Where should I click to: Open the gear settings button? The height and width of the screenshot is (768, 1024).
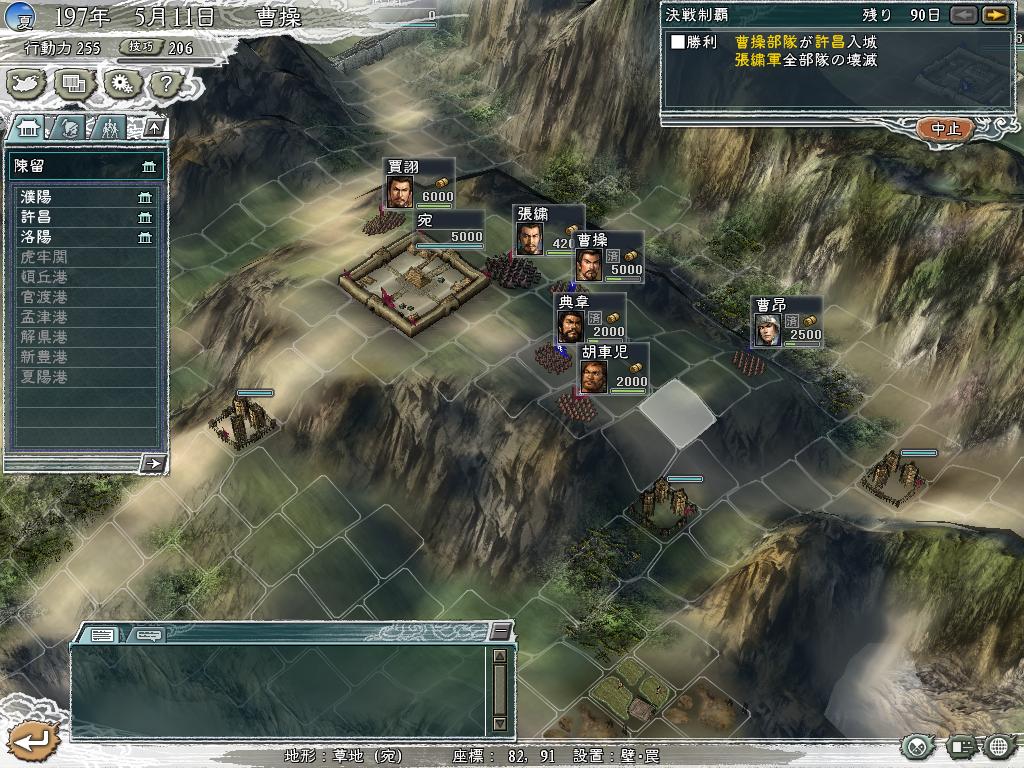(120, 84)
